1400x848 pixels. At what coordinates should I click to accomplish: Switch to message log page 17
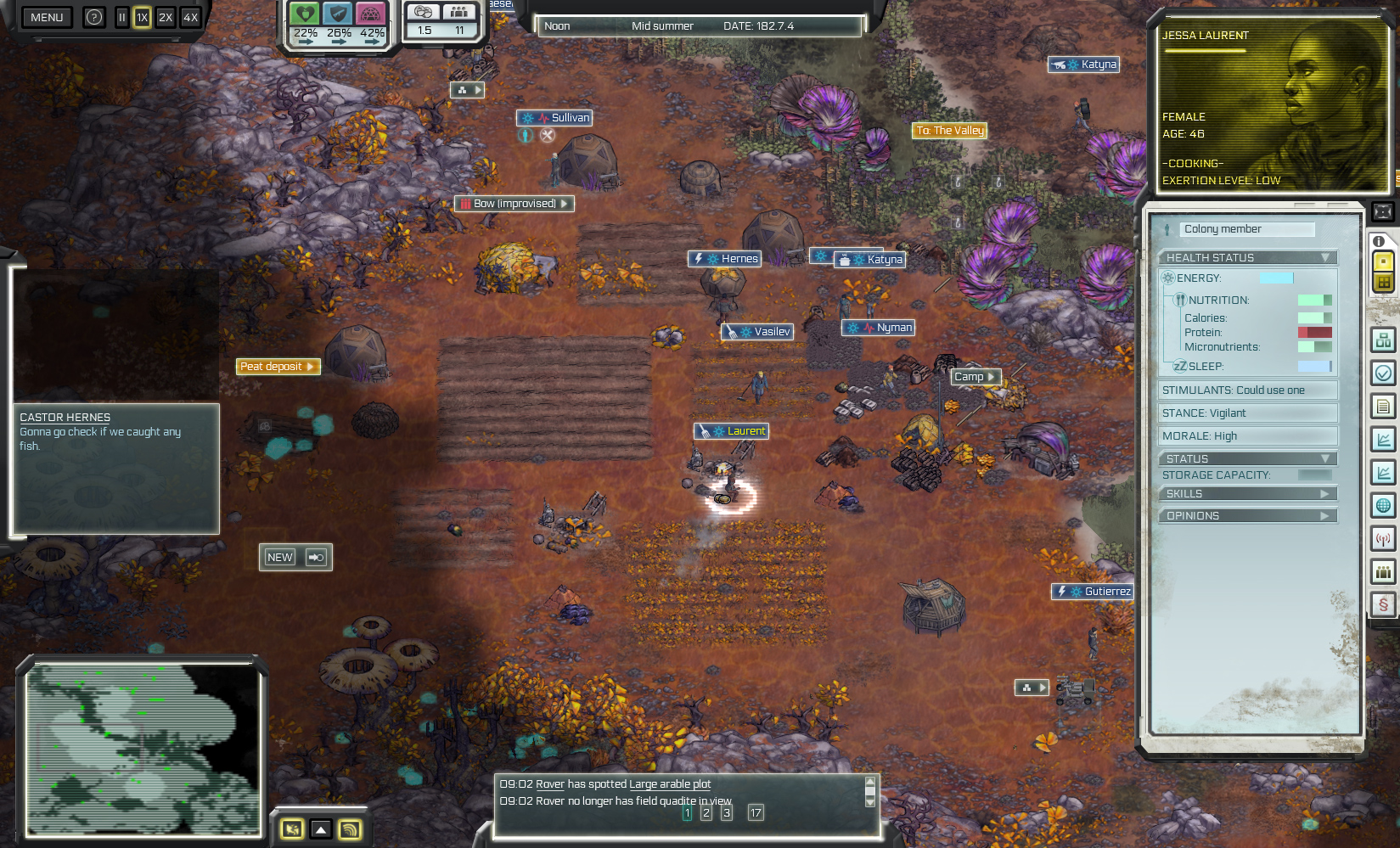pyautogui.click(x=756, y=812)
